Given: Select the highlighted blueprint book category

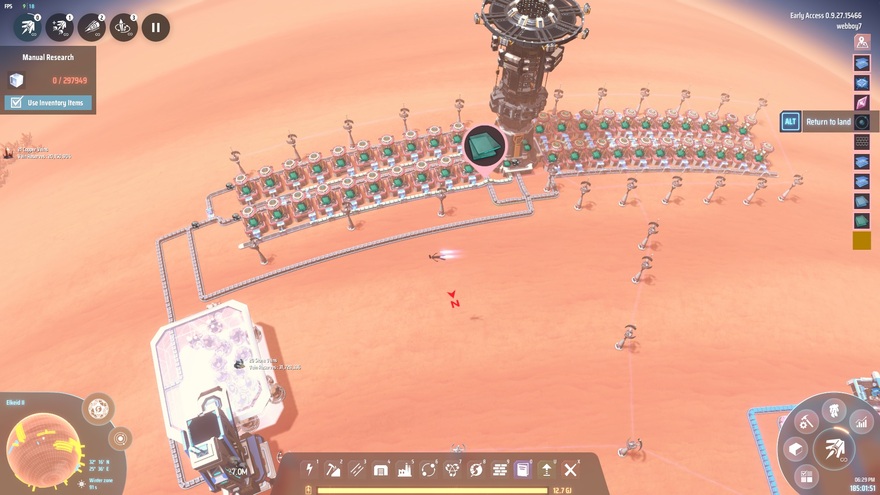Looking at the screenshot, I should pos(522,469).
